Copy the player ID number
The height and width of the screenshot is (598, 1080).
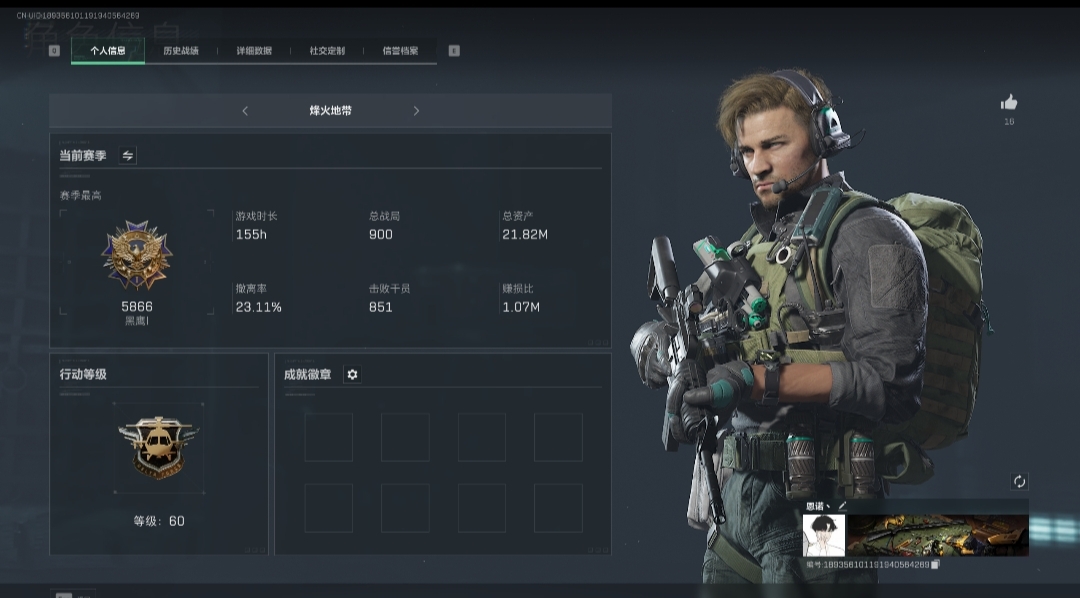coord(936,565)
